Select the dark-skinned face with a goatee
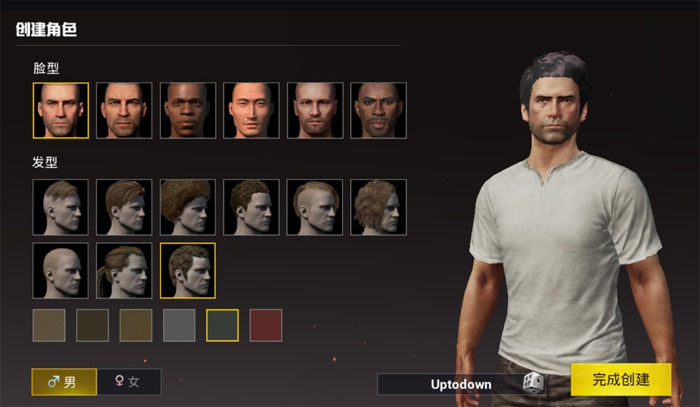Screen dimensions: 700x407 coord(378,110)
